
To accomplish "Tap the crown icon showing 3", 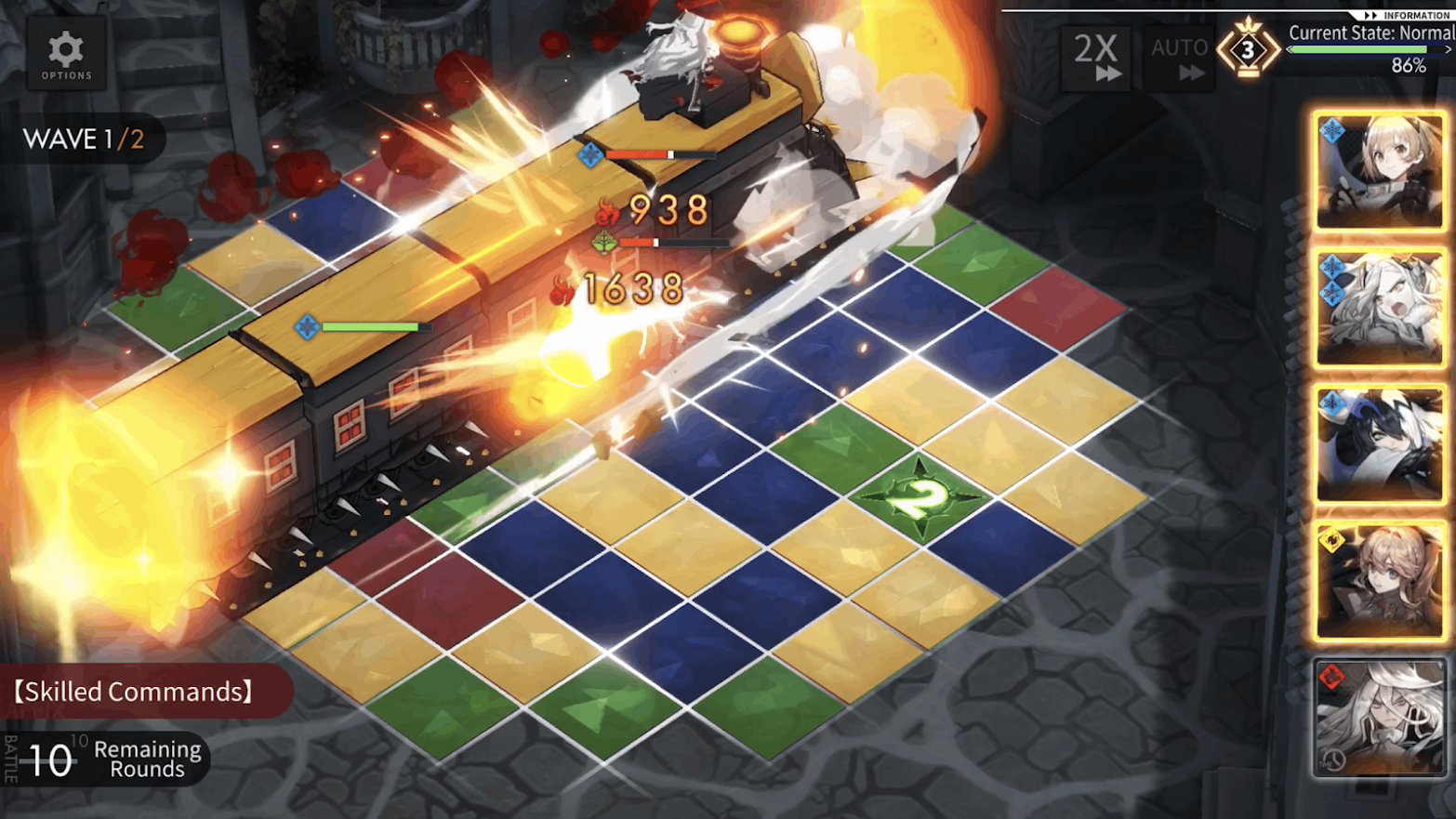I will pos(1248,50).
